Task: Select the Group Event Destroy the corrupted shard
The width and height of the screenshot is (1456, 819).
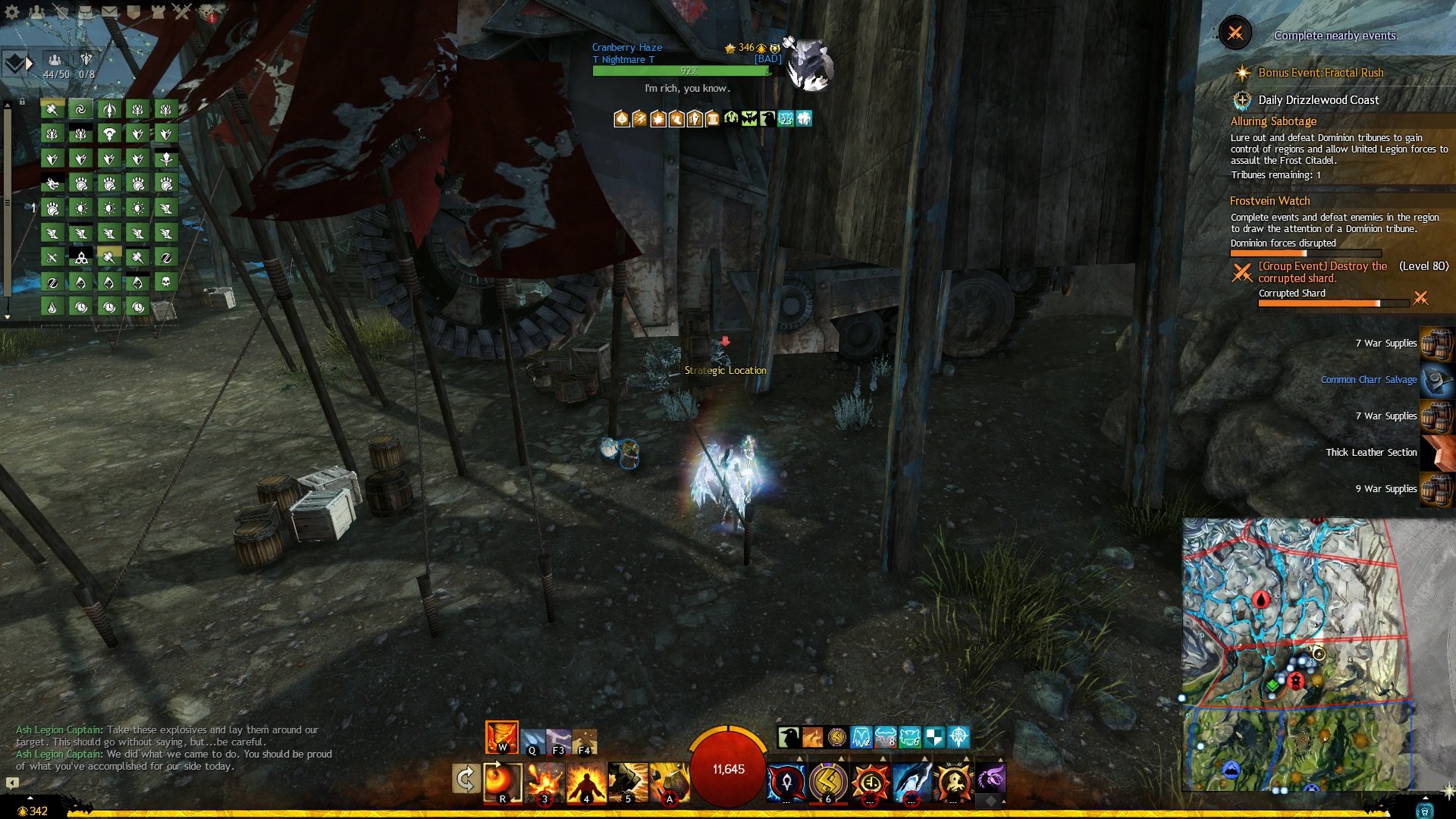Action: click(x=1323, y=271)
